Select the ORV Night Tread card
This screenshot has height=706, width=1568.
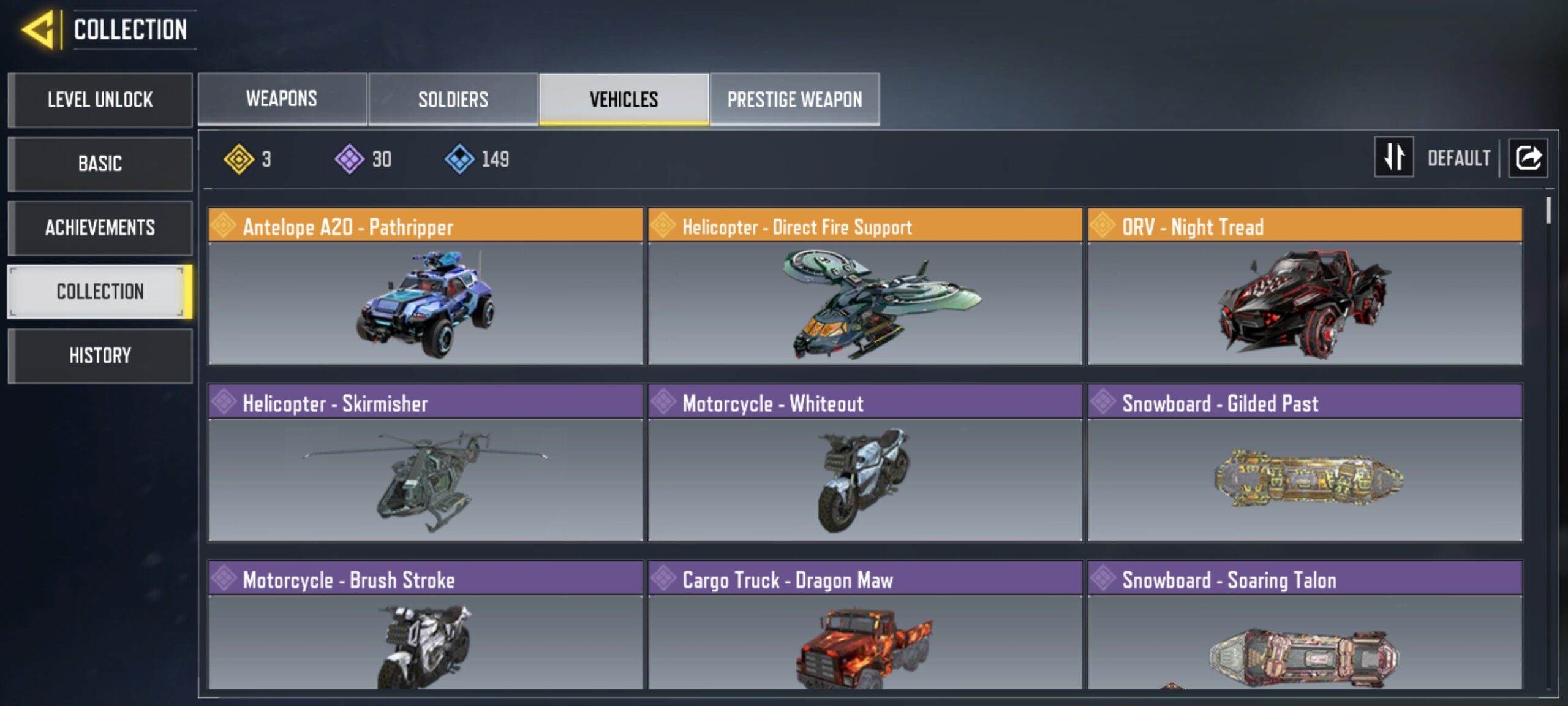(x=1305, y=286)
